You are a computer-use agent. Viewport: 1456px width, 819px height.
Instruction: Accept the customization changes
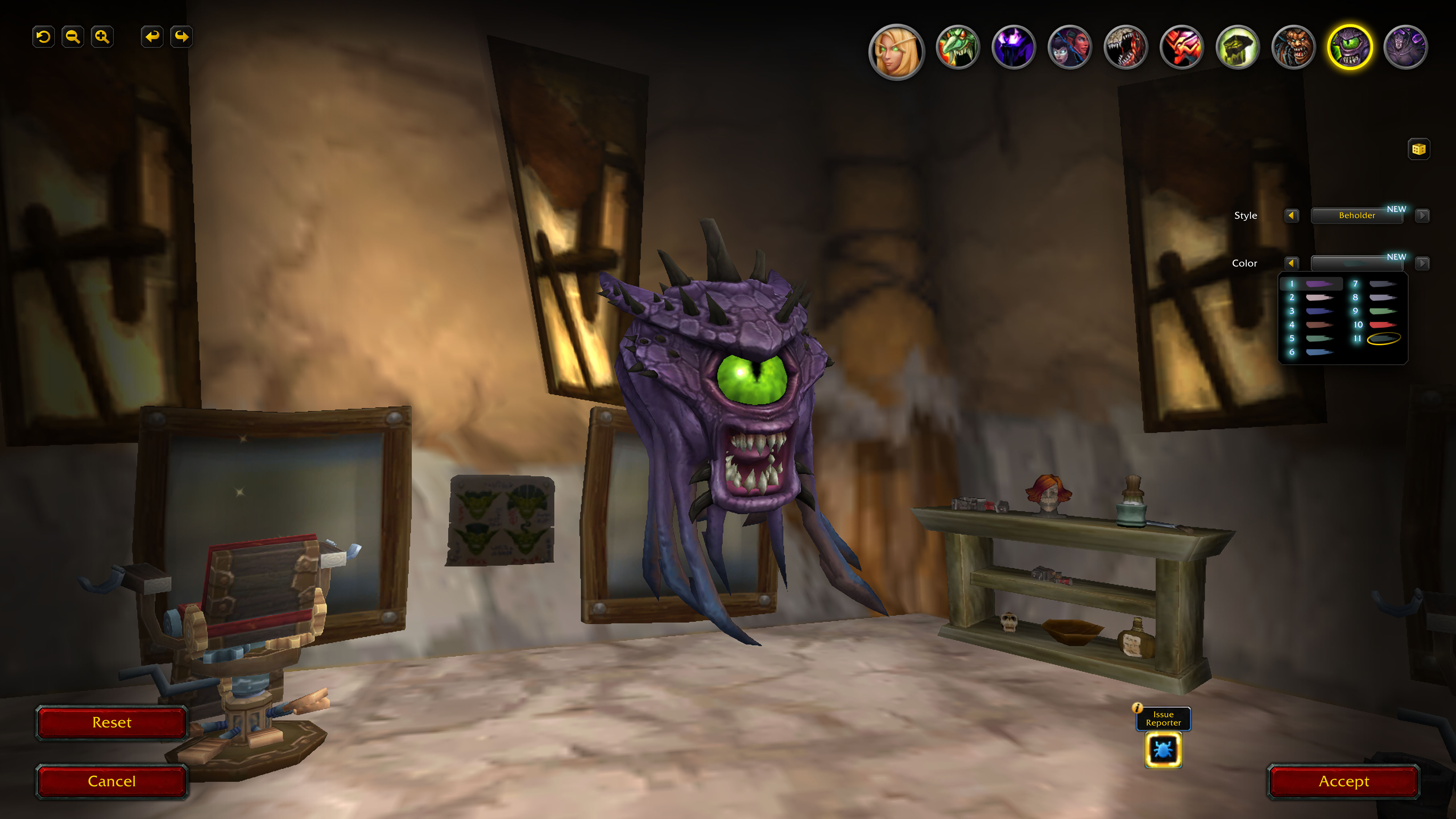1343,781
